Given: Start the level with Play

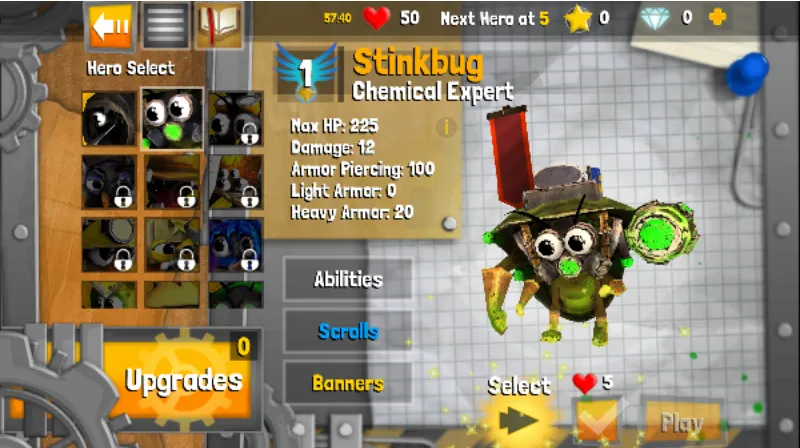Looking at the screenshot, I should tap(682, 423).
